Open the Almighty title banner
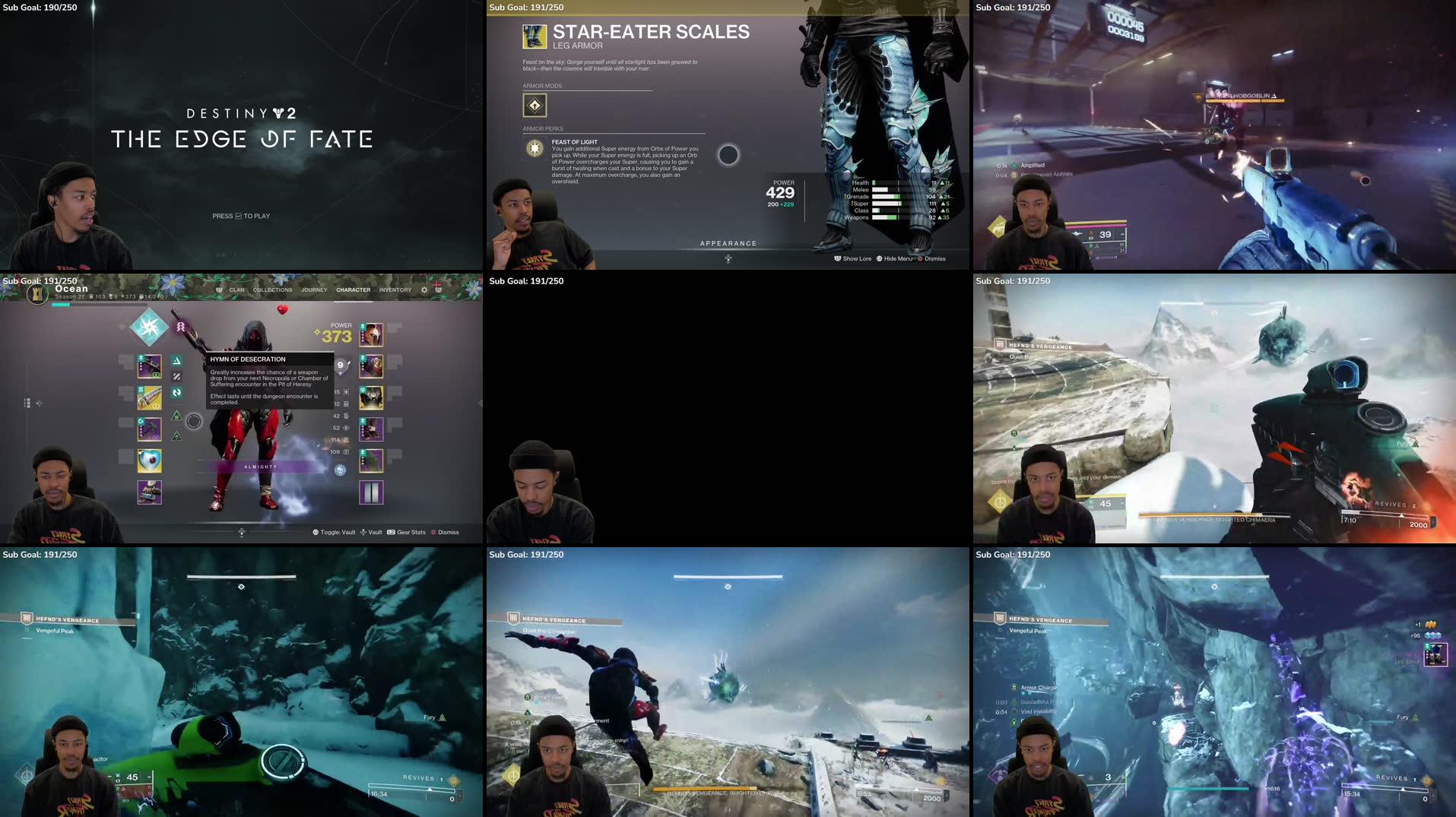Screen dimensions: 1456x817 [x=261, y=467]
